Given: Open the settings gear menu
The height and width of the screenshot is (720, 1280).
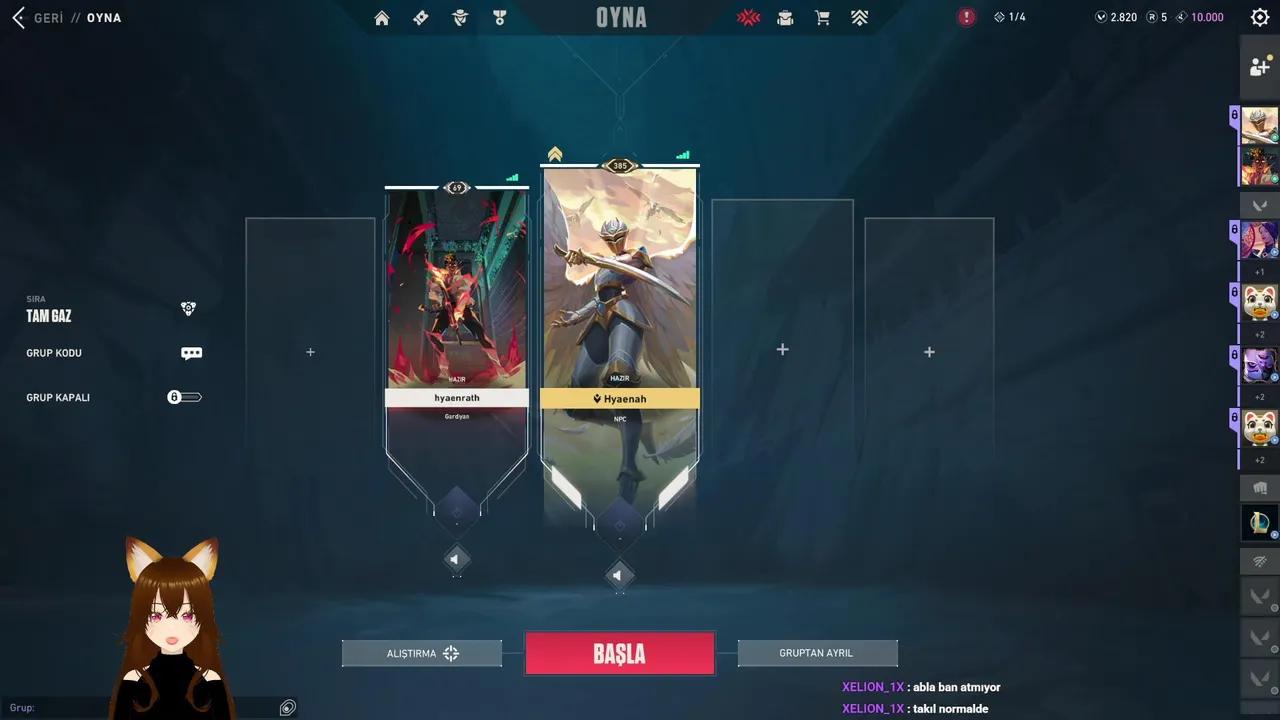Looking at the screenshot, I should [1259, 17].
